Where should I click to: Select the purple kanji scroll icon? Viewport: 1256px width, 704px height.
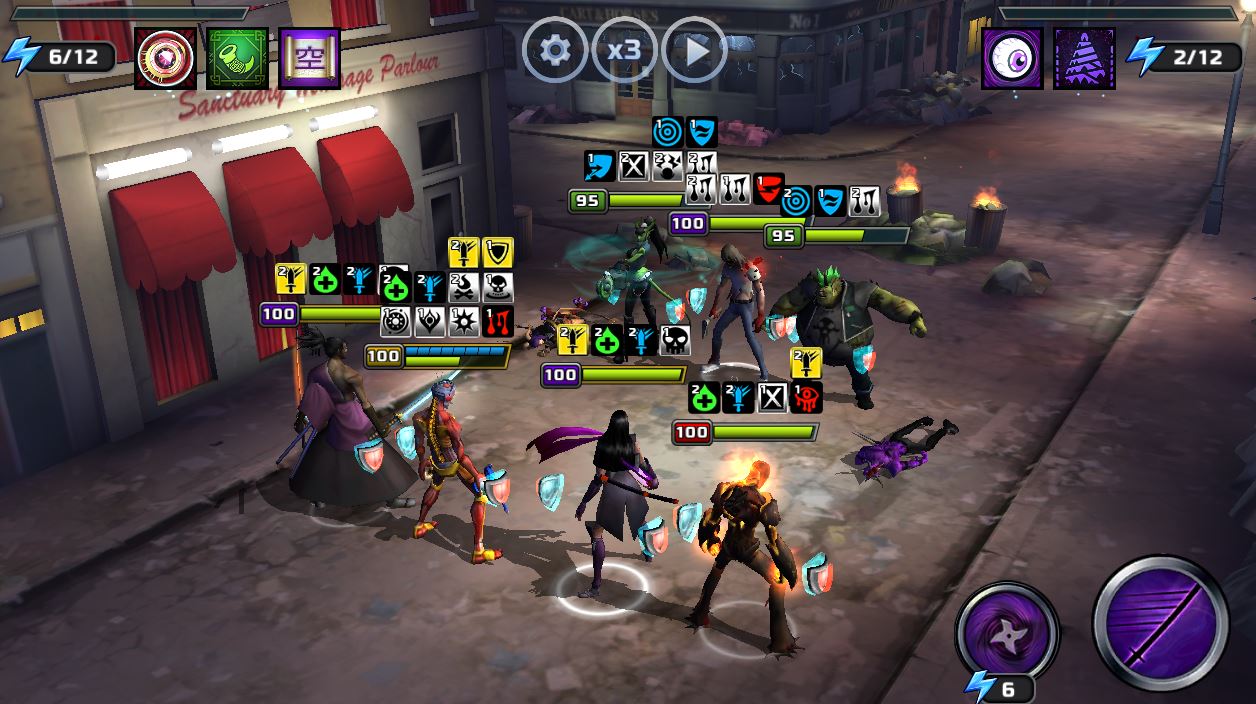309,58
